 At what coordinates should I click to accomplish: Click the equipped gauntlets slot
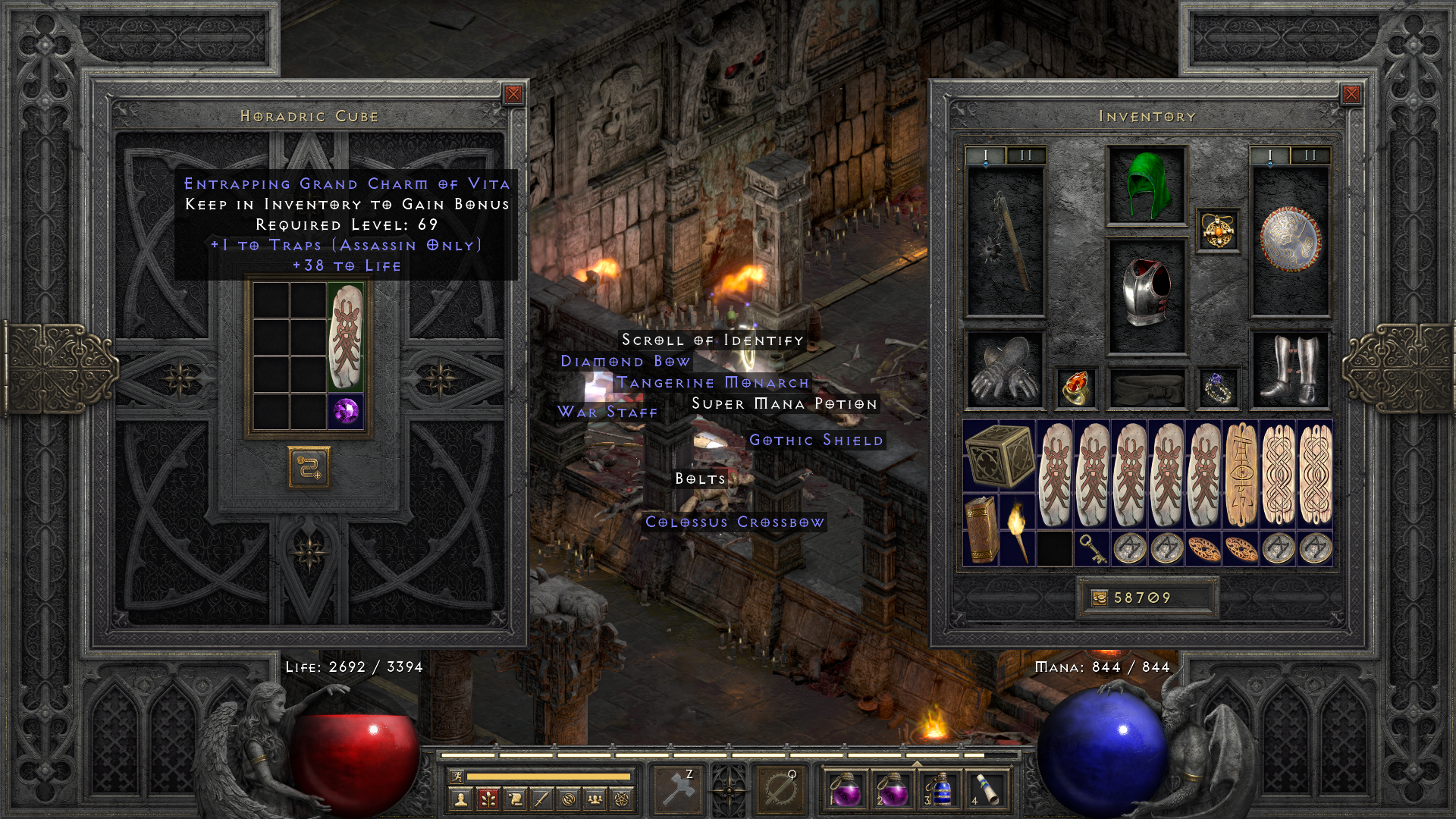(1006, 370)
